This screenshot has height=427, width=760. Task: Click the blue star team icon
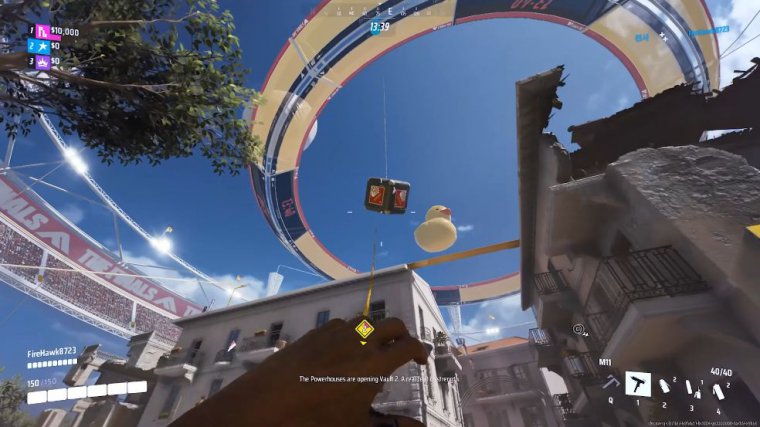[43, 46]
